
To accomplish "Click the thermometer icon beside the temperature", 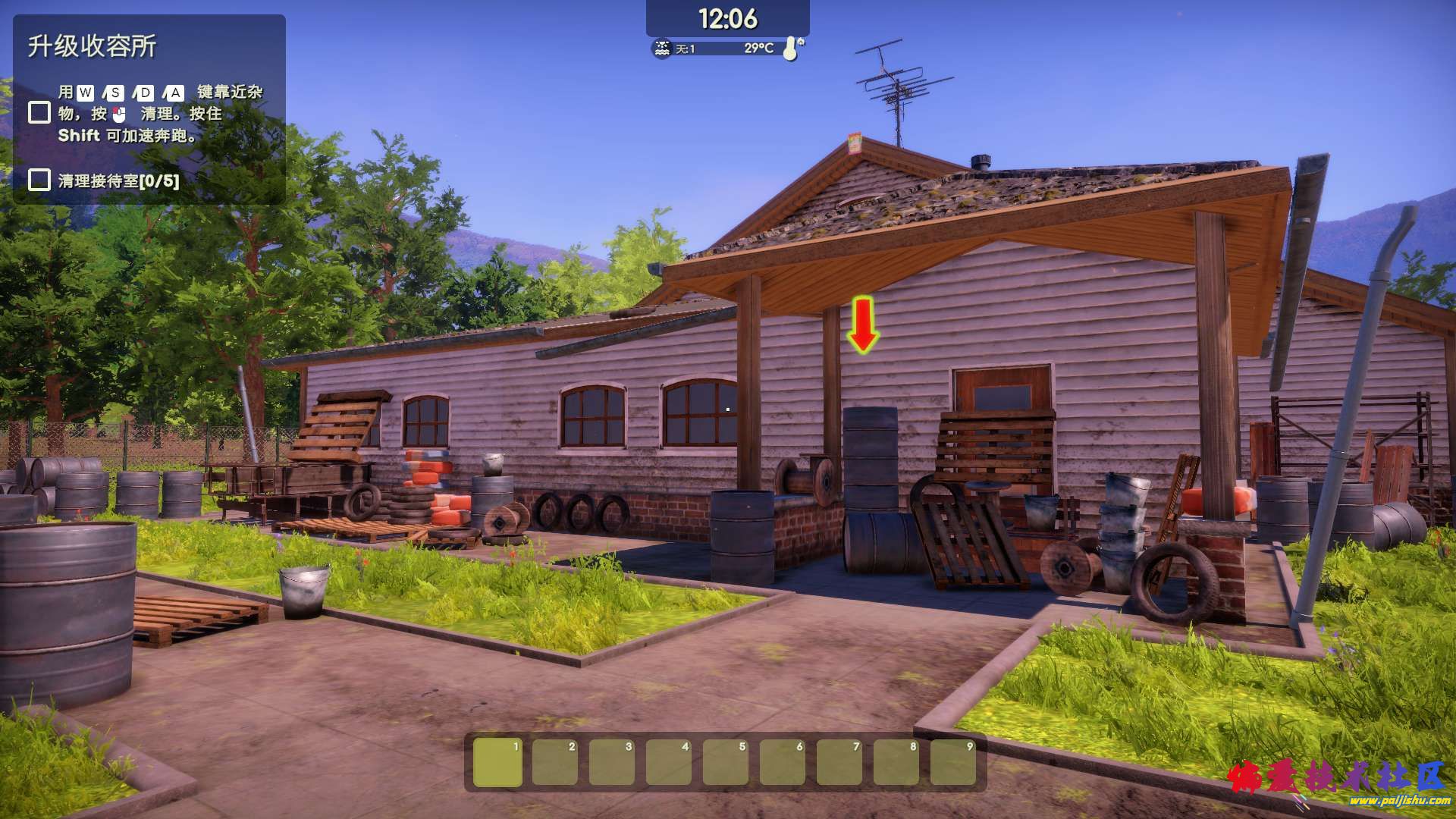I will coord(791,49).
